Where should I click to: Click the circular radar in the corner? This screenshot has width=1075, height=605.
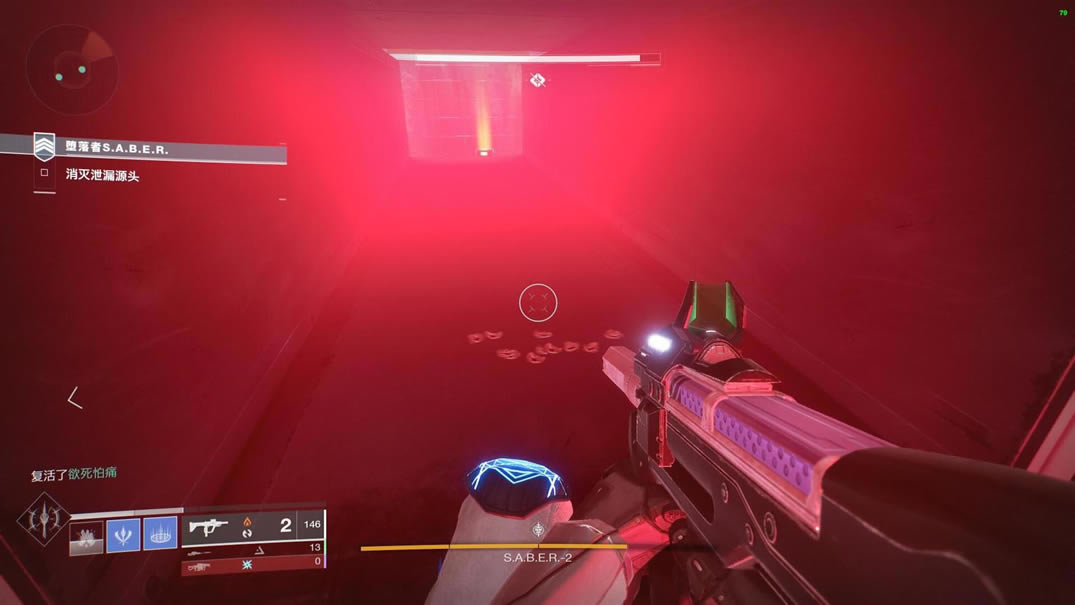71,69
